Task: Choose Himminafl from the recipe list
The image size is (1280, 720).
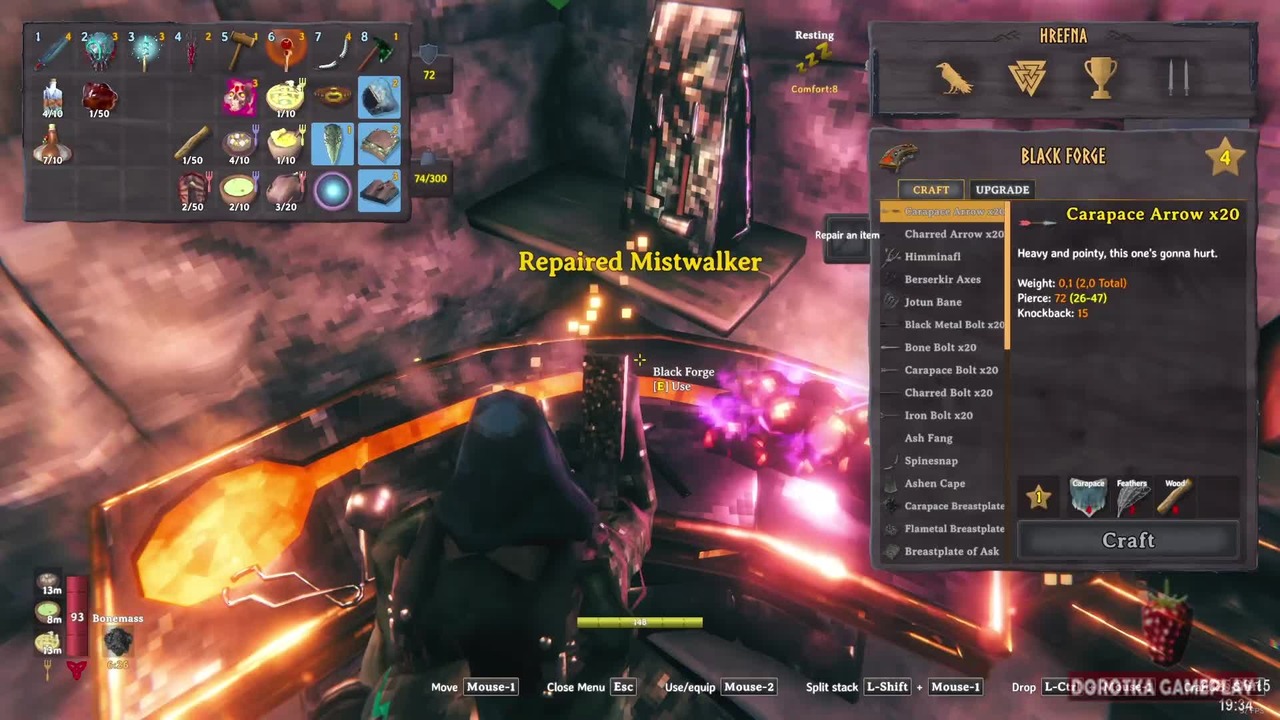Action: 932,257
